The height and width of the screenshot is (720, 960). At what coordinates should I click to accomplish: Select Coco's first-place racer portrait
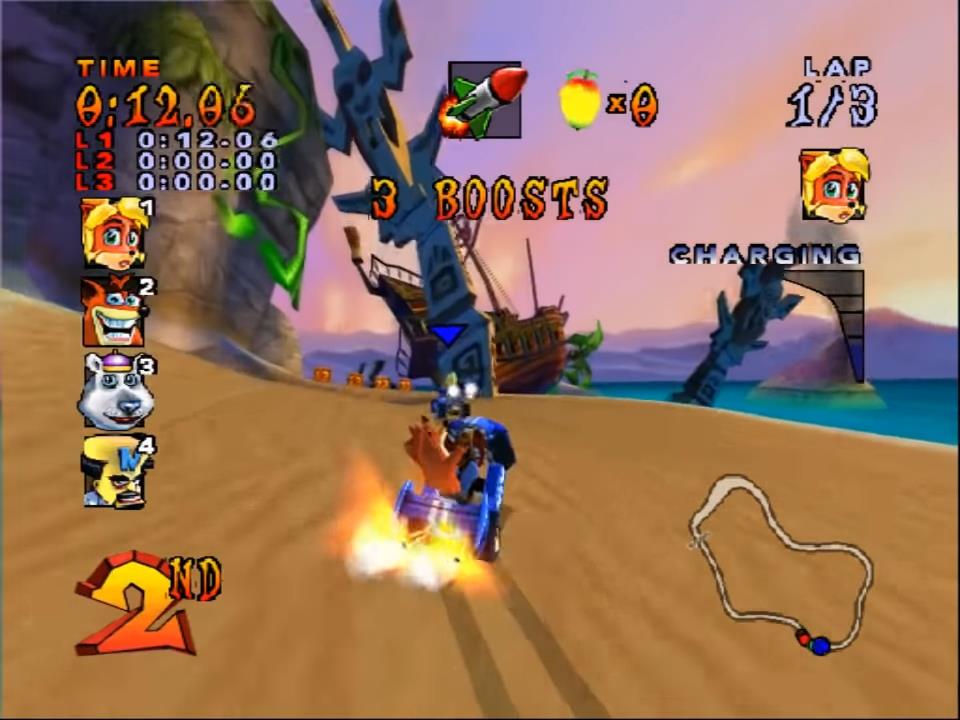114,233
